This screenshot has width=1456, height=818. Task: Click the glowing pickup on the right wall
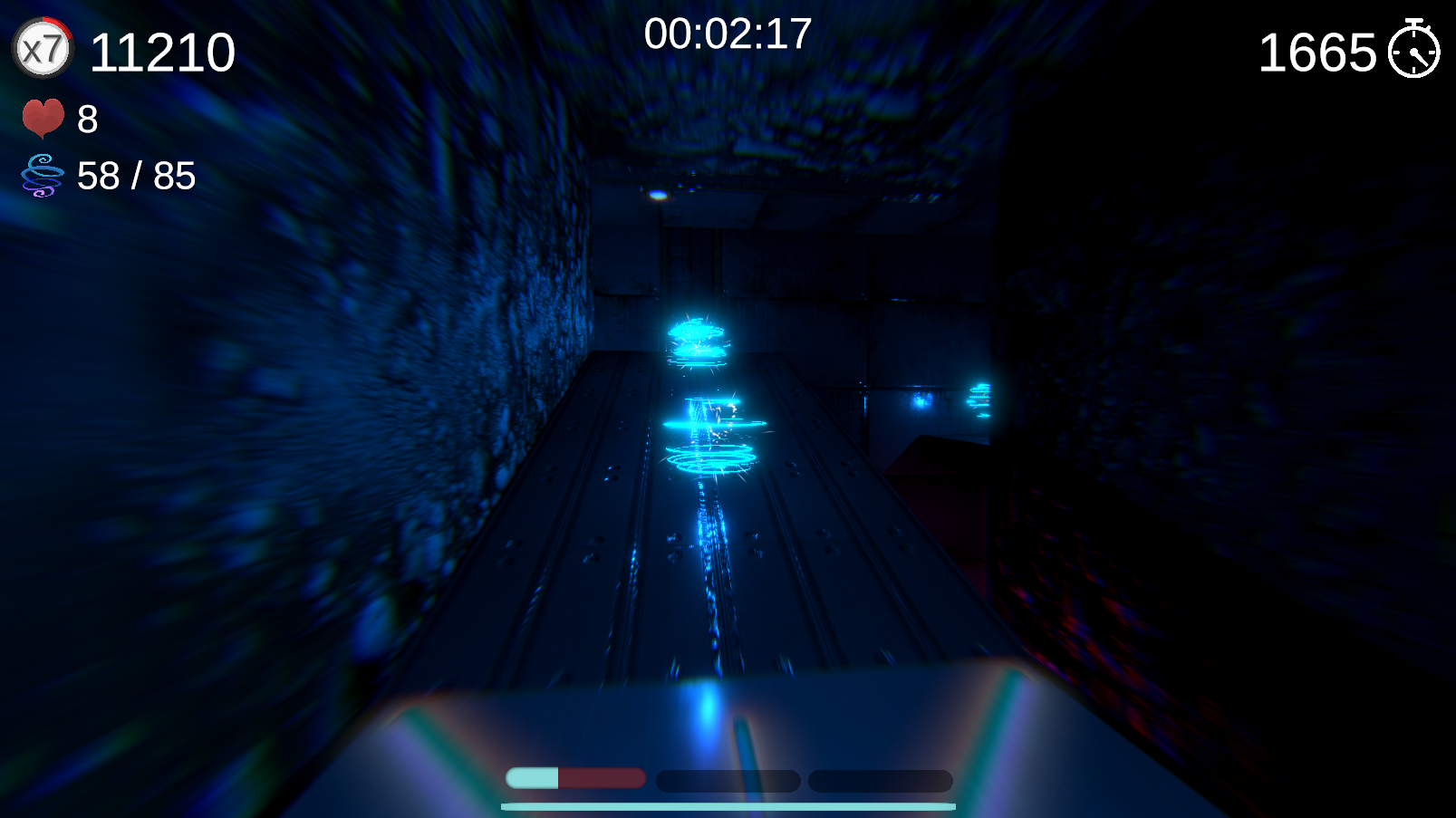click(x=981, y=399)
